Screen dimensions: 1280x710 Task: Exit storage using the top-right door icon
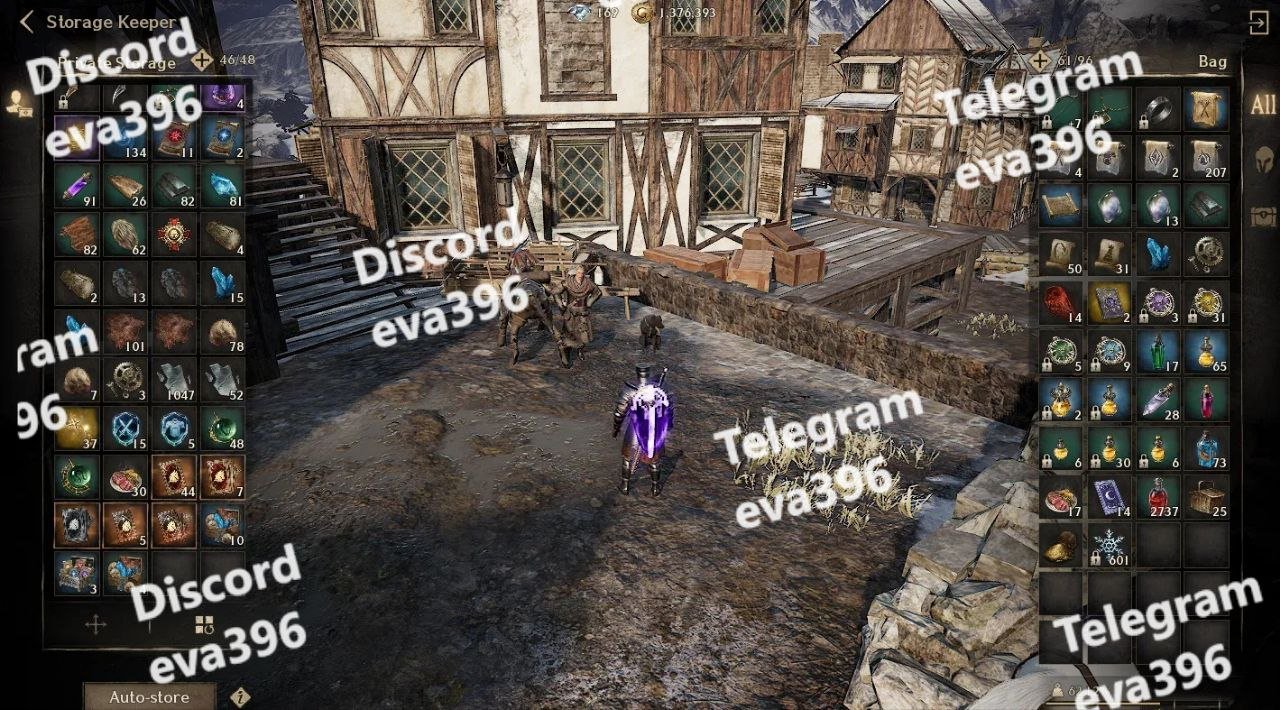tap(1258, 23)
